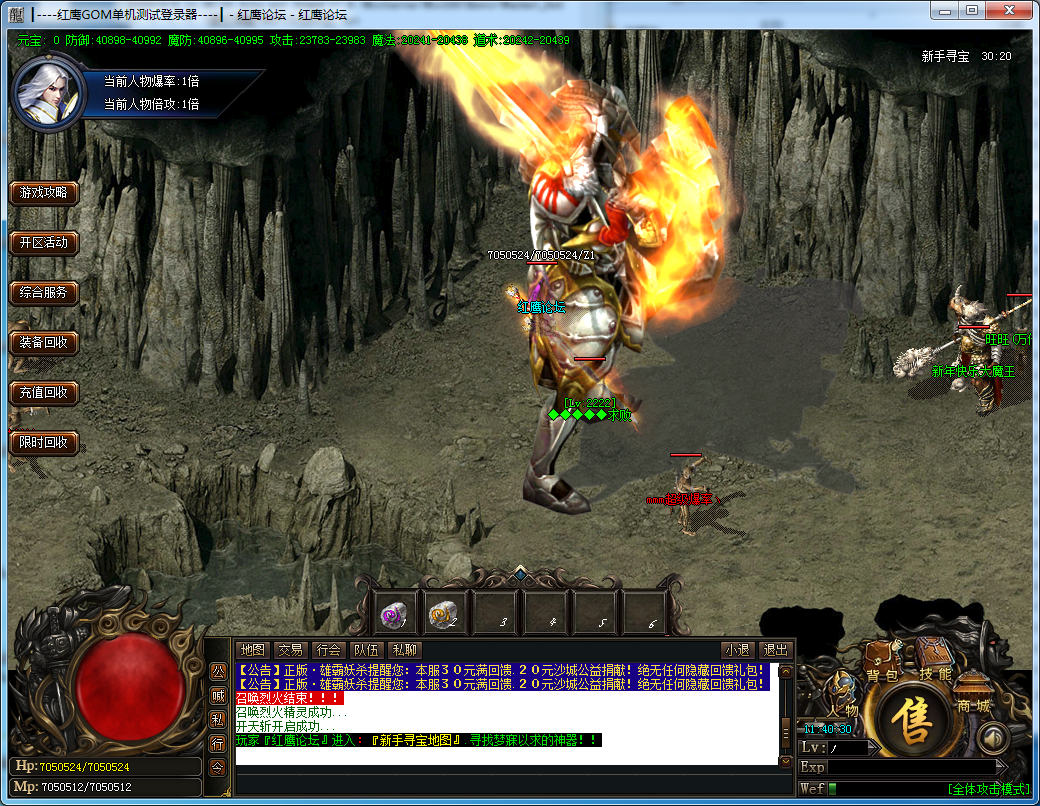Use the purple scroll in hotbar slot 1
The width and height of the screenshot is (1040, 806).
click(x=396, y=613)
